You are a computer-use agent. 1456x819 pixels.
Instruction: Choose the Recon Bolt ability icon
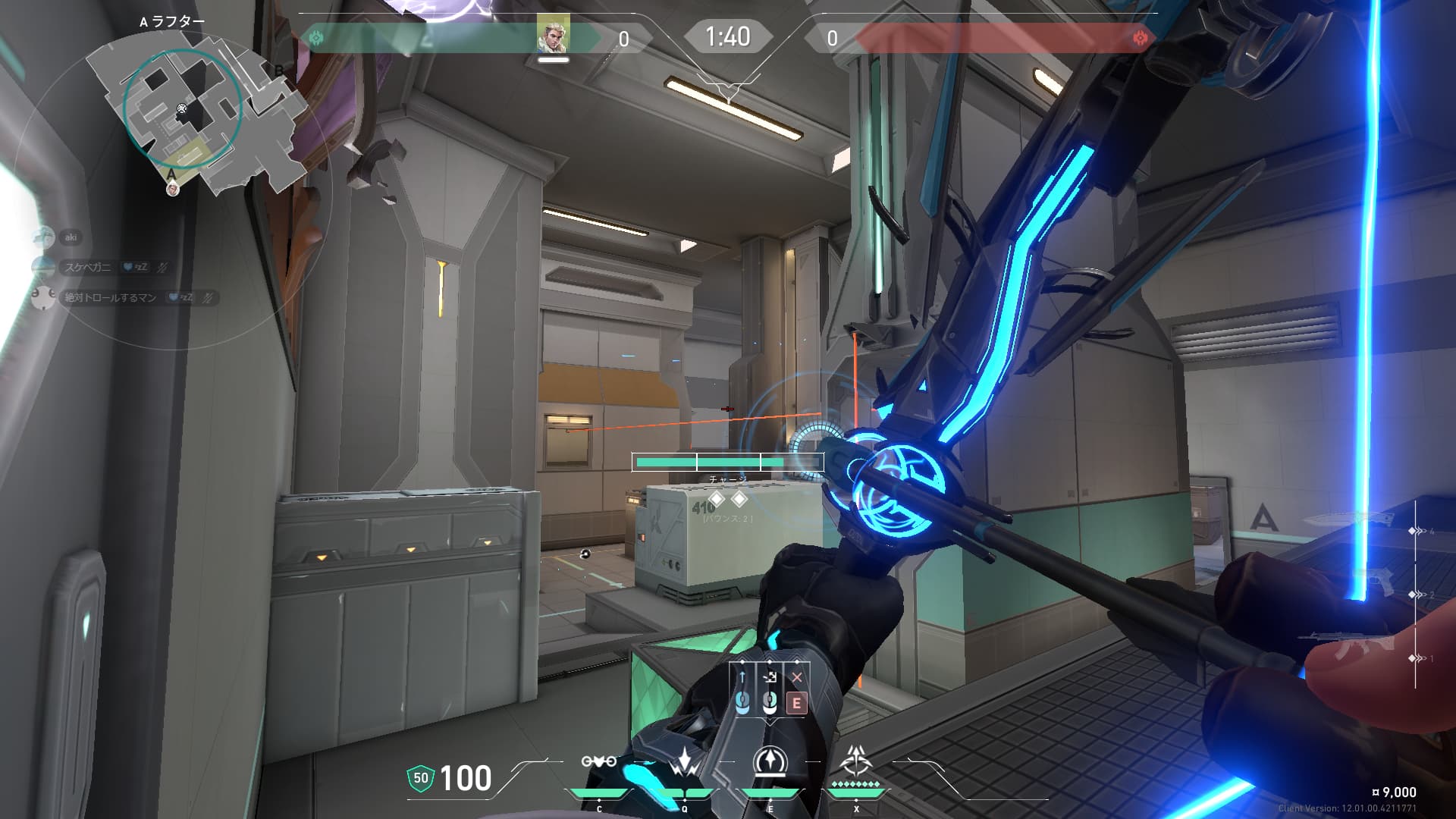pos(770,762)
